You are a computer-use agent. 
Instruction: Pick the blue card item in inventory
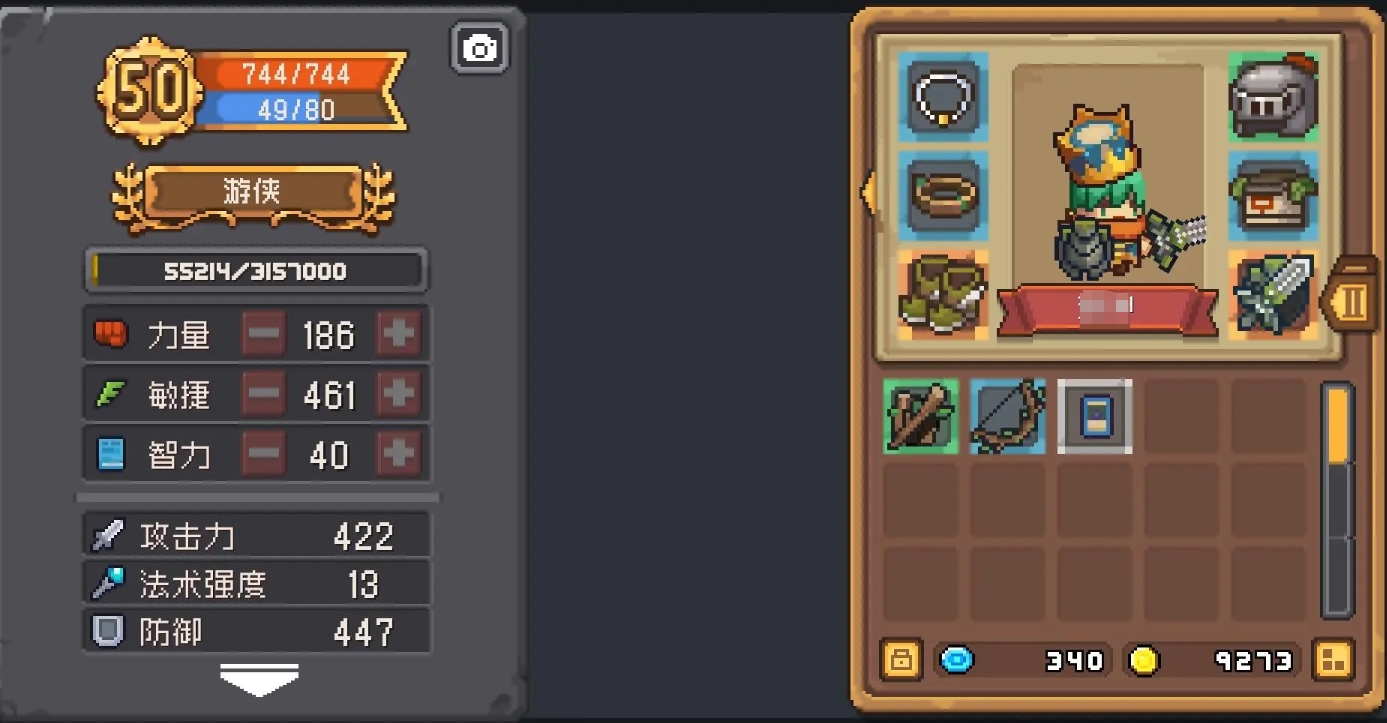point(1095,417)
